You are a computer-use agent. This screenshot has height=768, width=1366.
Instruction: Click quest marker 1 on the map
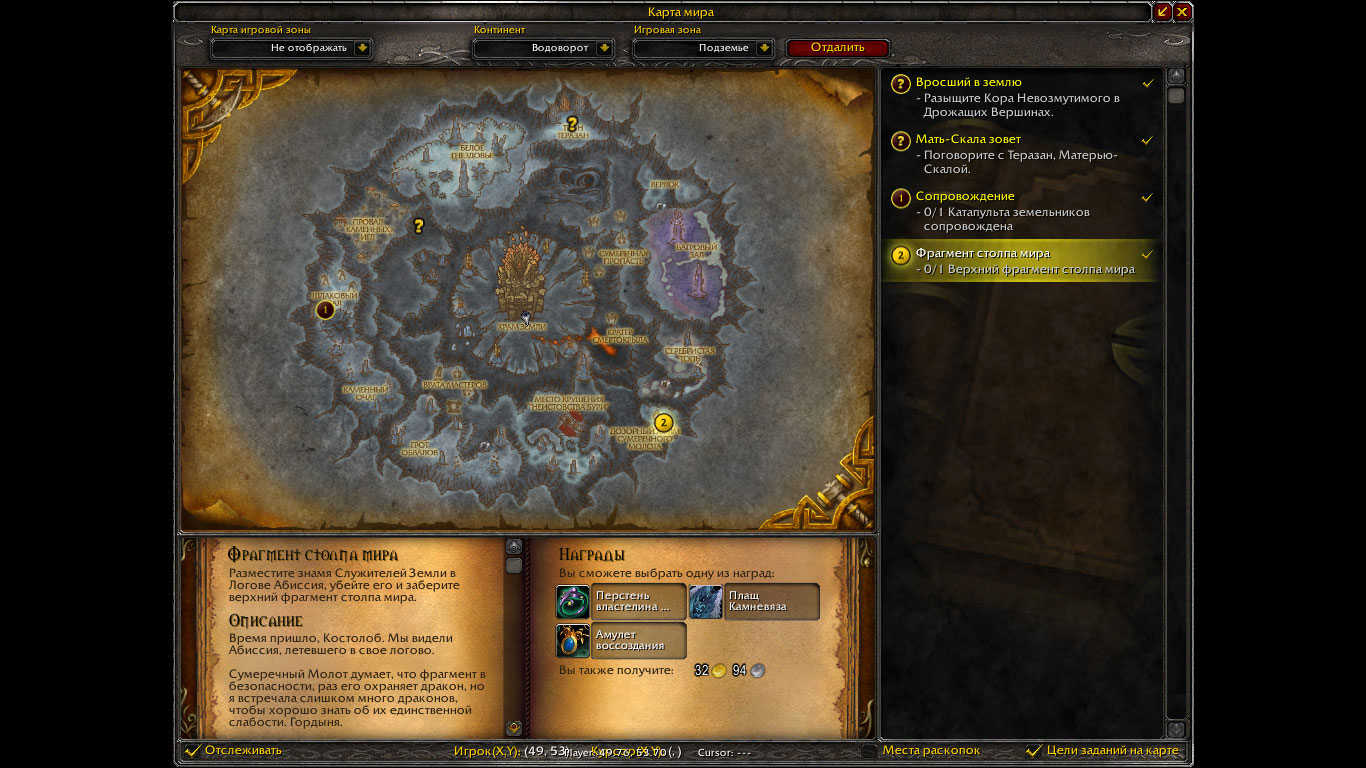tap(324, 310)
